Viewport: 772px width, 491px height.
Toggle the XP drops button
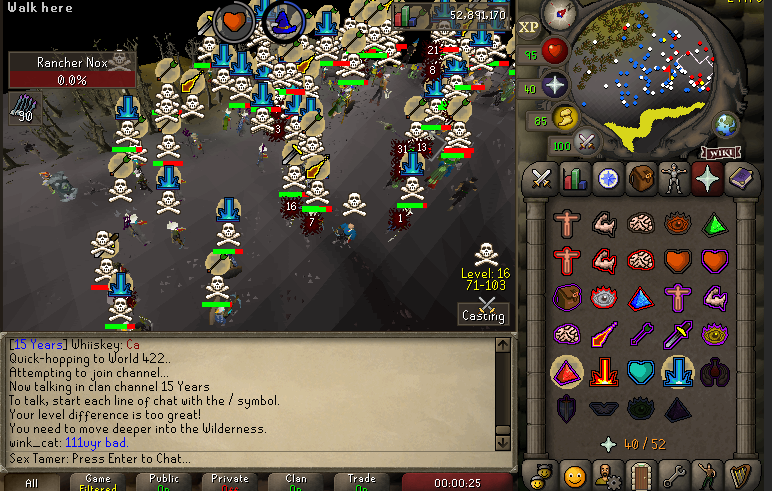tap(529, 28)
